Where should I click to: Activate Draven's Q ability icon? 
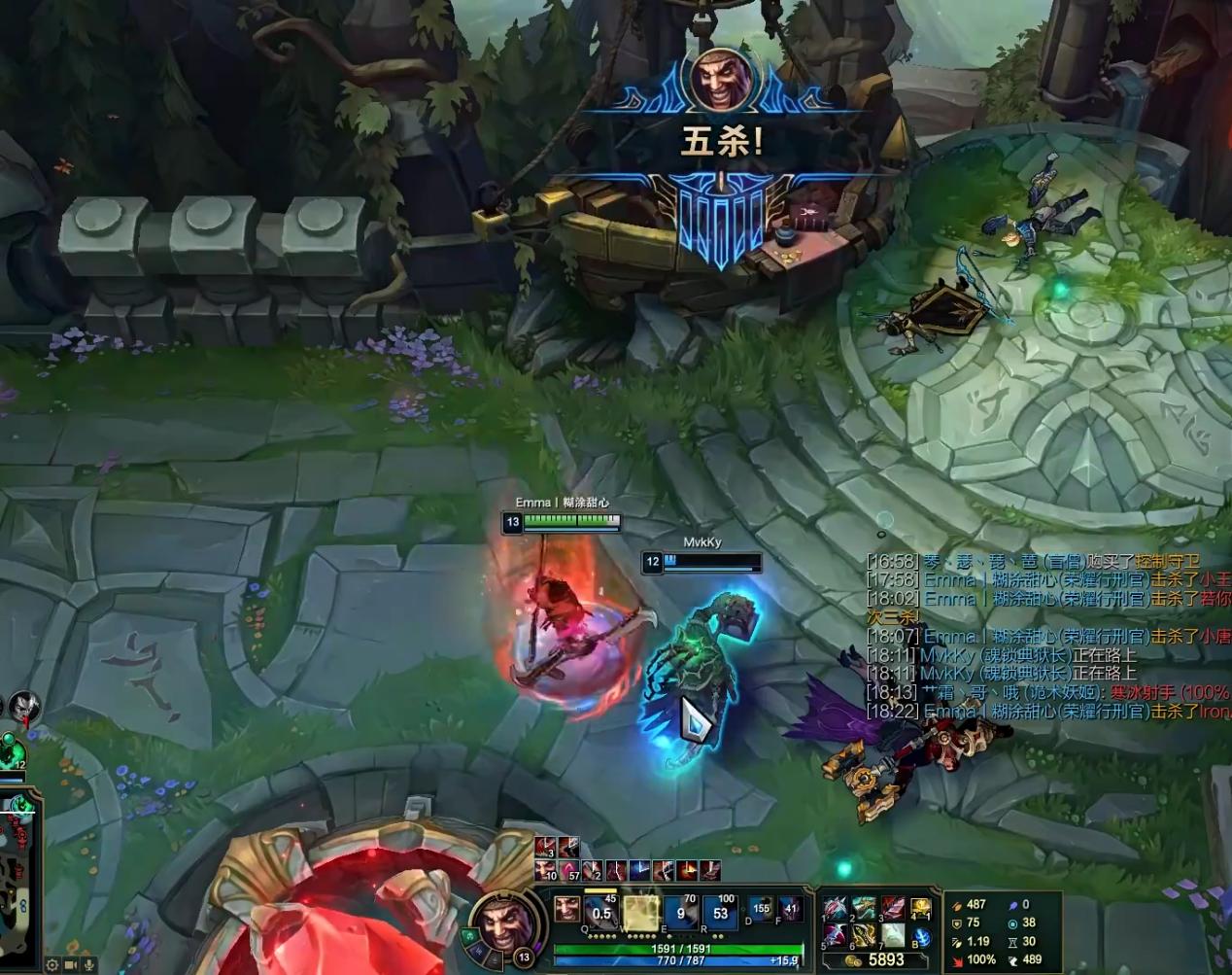click(x=601, y=912)
